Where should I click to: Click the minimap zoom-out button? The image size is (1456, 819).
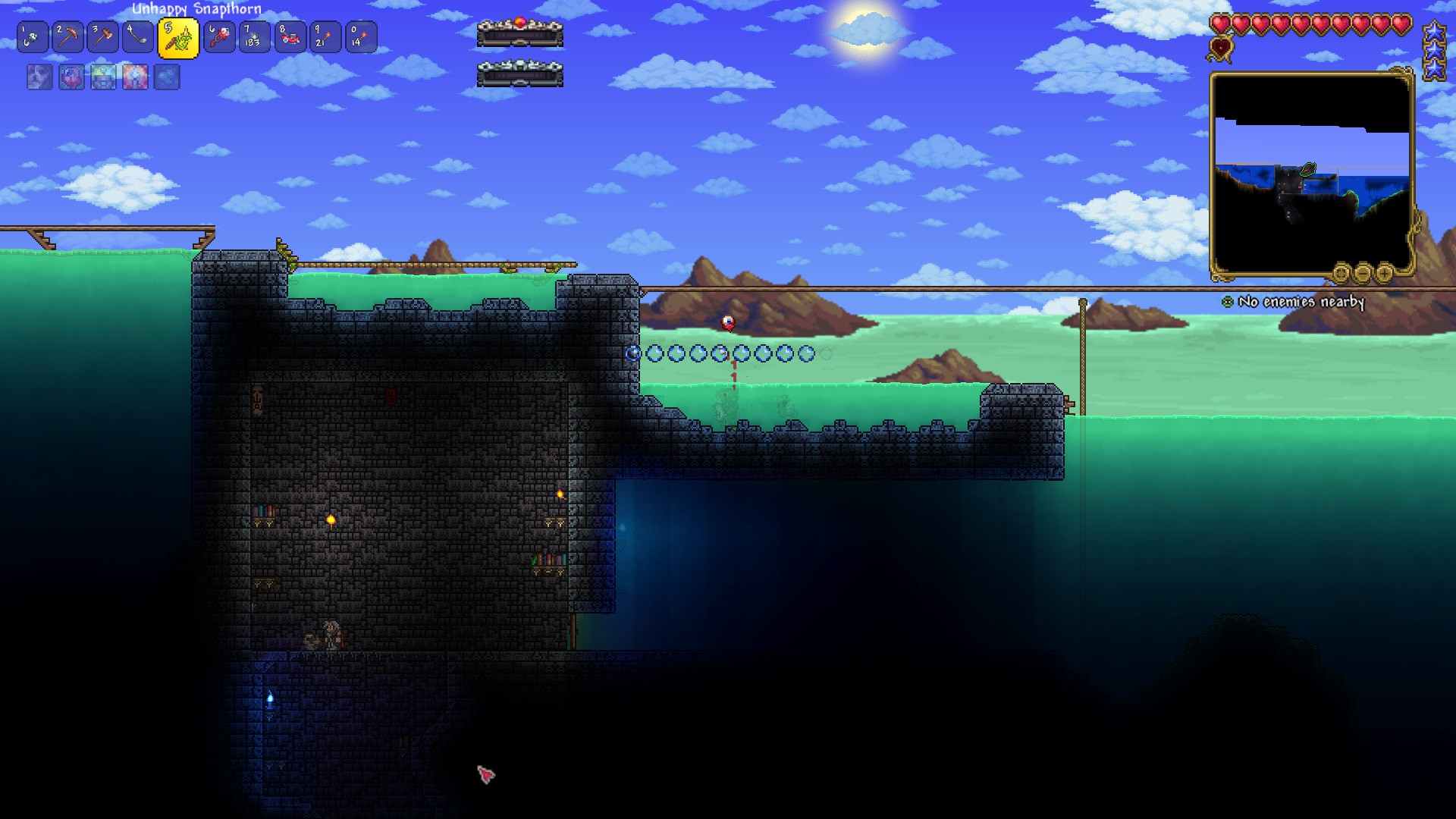1364,274
